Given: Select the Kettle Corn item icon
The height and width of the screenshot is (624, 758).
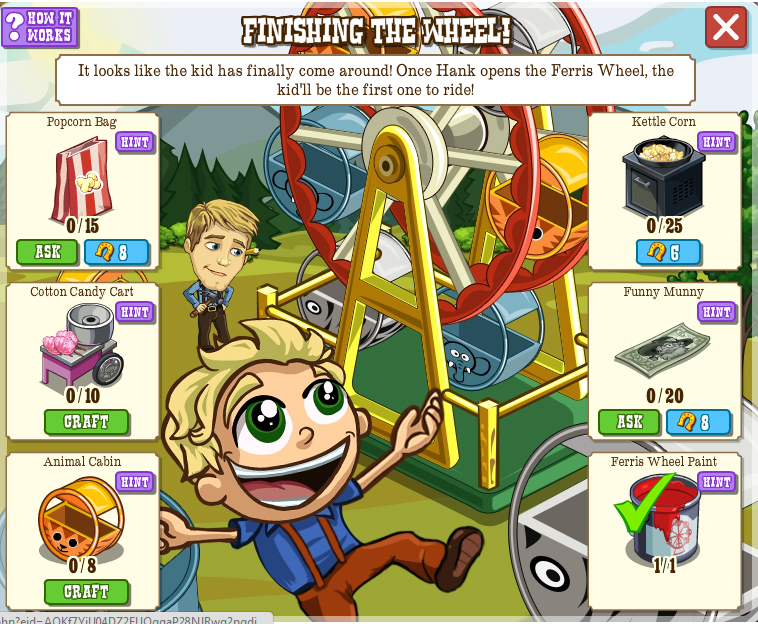Looking at the screenshot, I should 663,175.
